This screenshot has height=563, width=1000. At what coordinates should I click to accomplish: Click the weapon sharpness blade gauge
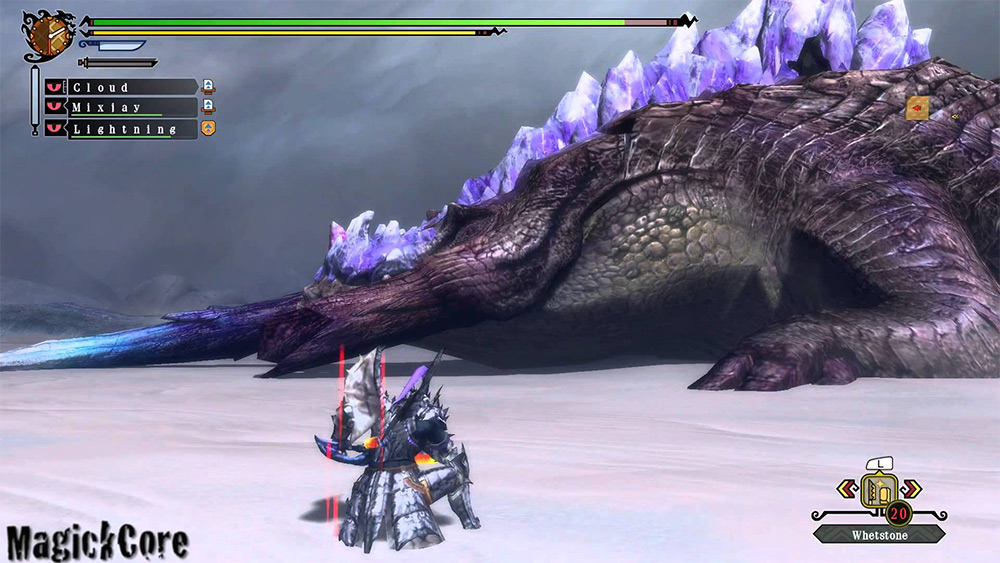pos(113,46)
